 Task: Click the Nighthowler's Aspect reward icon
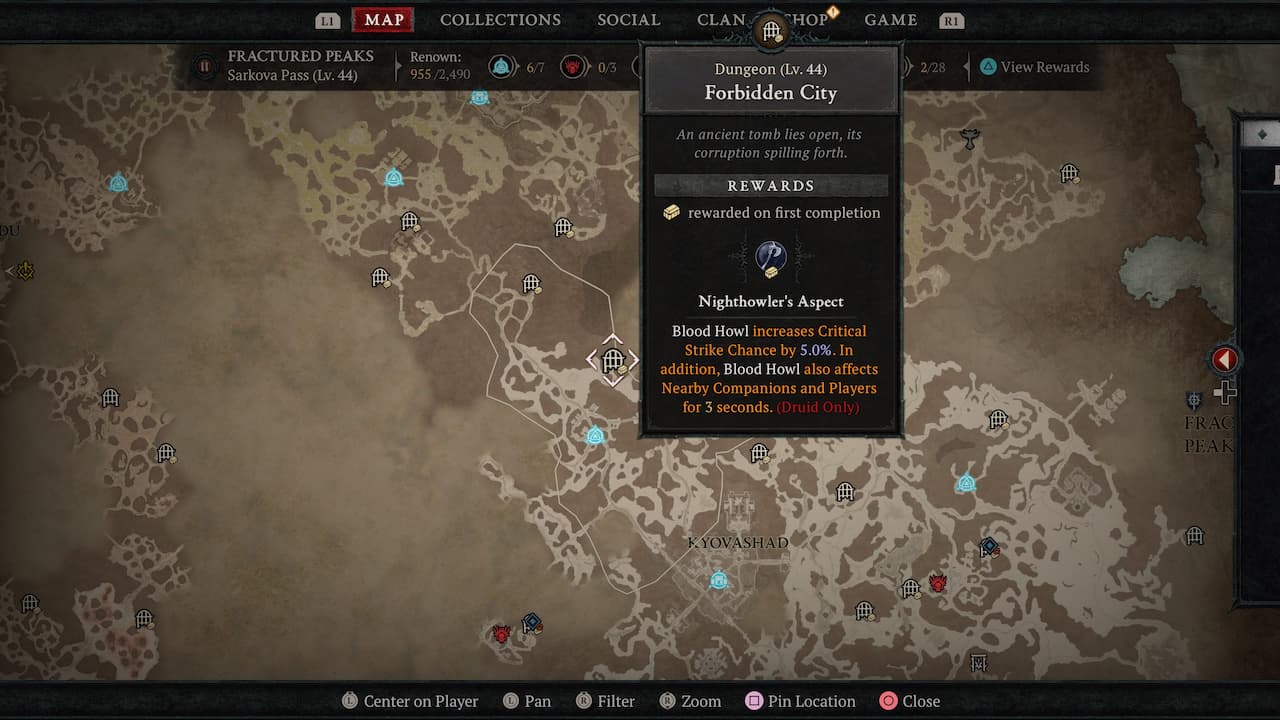click(x=770, y=260)
